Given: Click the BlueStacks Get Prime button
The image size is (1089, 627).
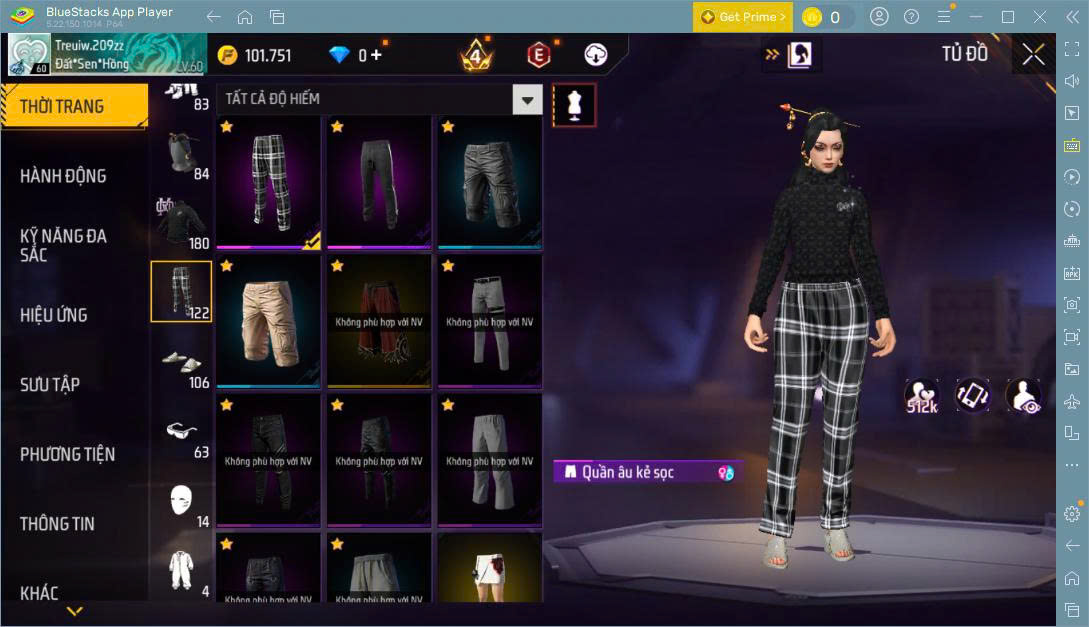Looking at the screenshot, I should click(x=743, y=17).
